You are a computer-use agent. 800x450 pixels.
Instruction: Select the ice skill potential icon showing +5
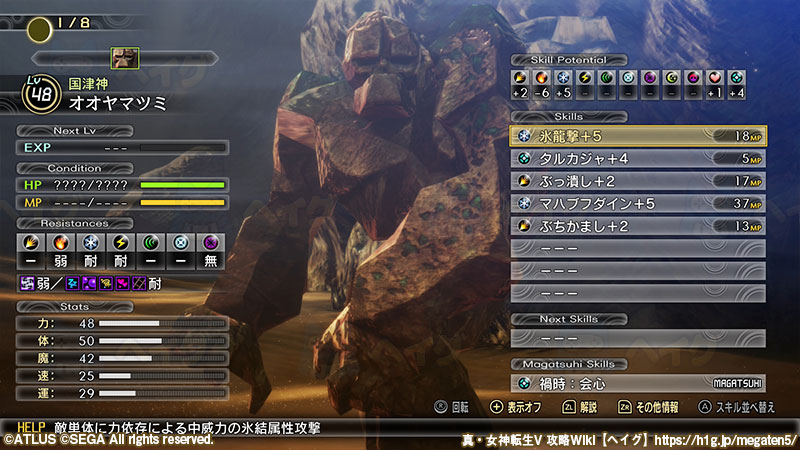pos(563,77)
